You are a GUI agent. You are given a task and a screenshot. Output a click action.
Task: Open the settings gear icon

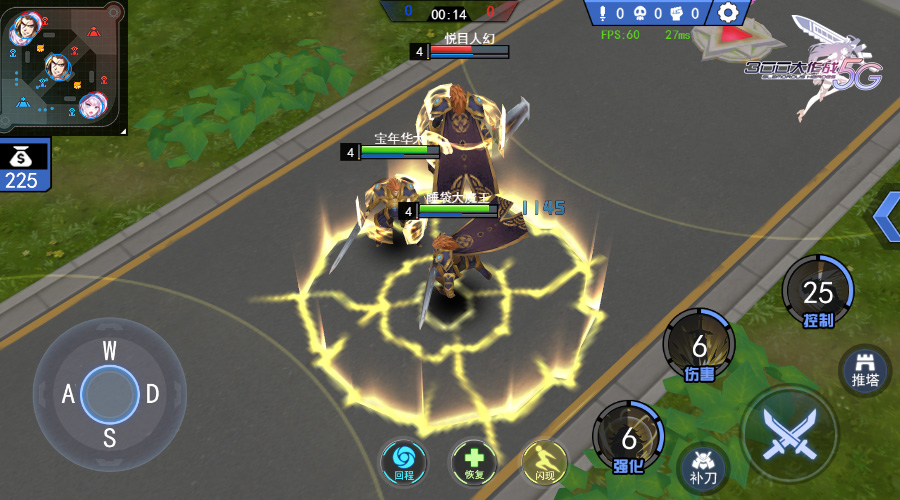tap(729, 13)
